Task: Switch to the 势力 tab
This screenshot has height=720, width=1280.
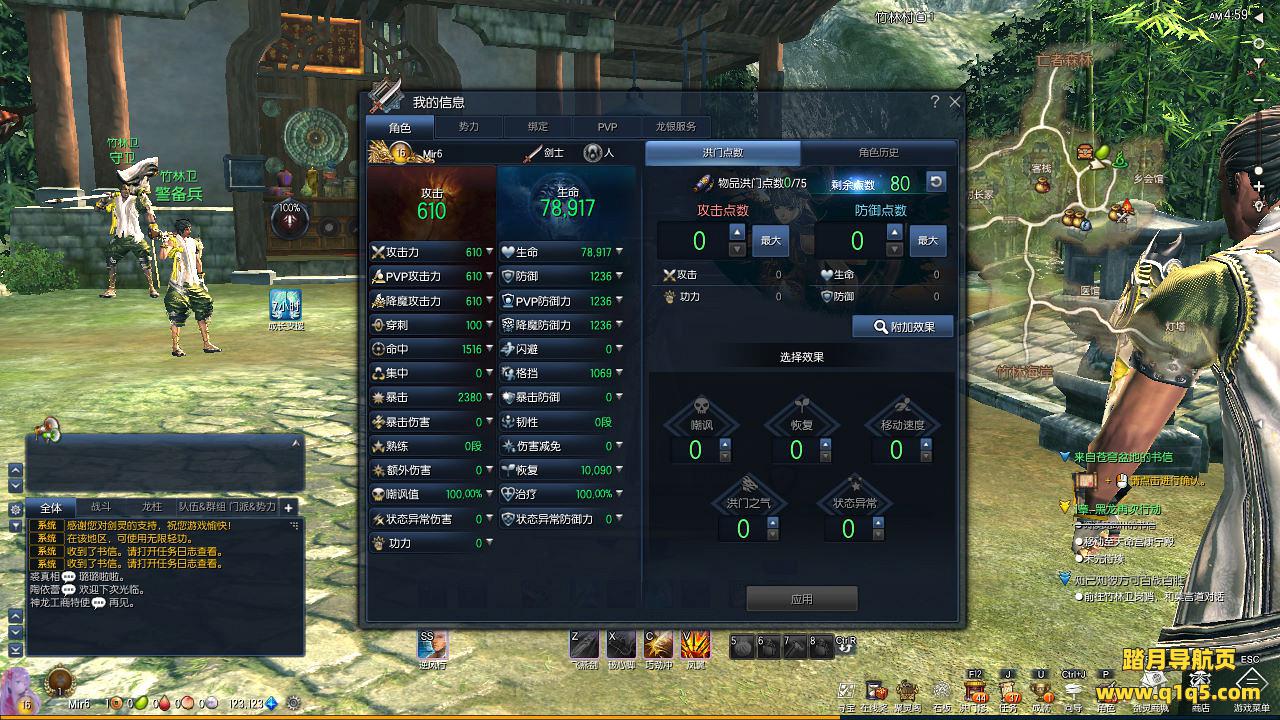Action: click(x=468, y=127)
